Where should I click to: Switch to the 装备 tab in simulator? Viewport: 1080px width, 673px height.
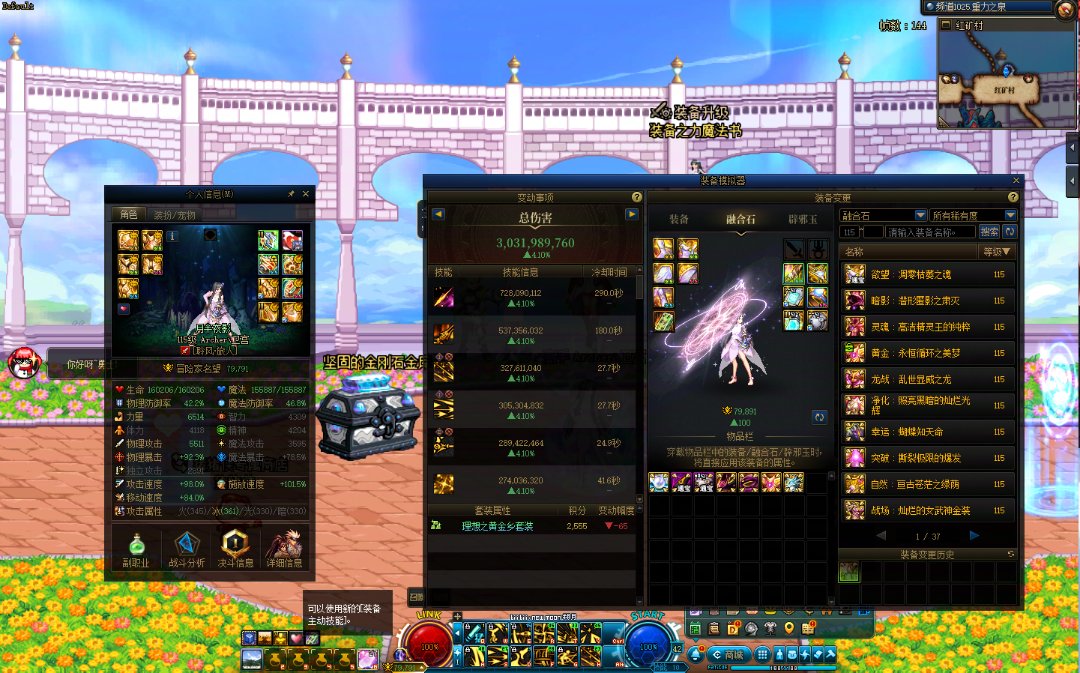tap(679, 218)
